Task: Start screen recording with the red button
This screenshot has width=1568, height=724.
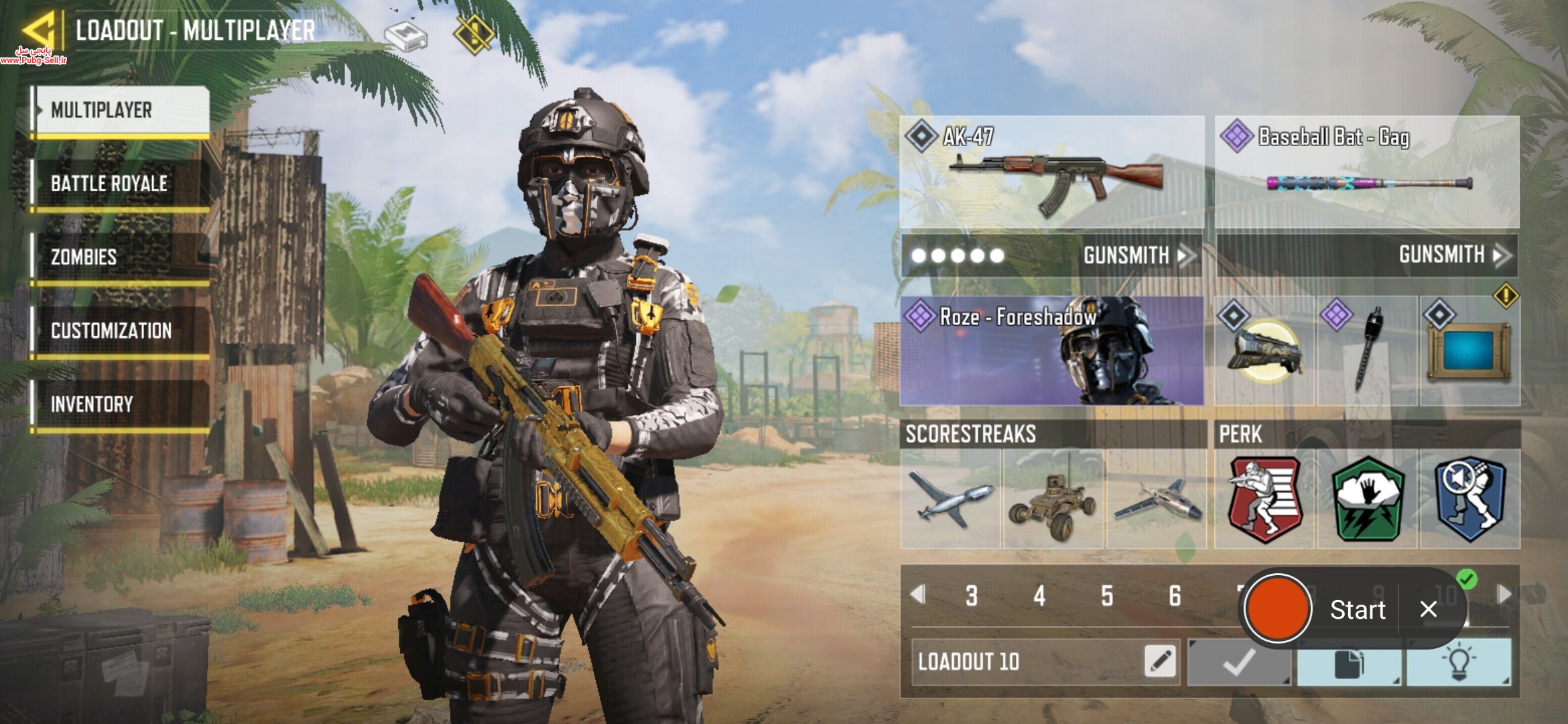Action: (x=1277, y=609)
